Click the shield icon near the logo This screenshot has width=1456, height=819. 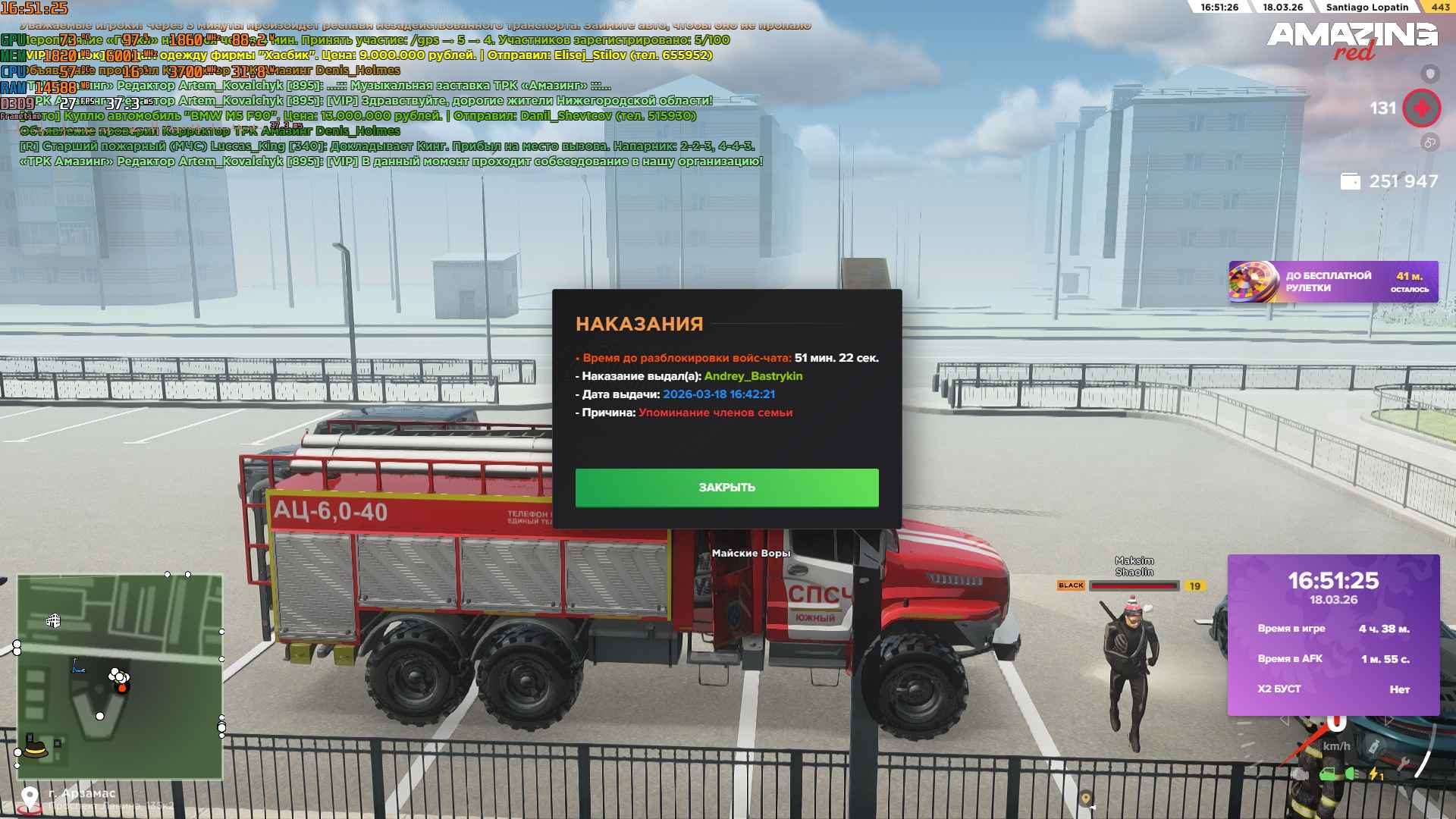1430,74
